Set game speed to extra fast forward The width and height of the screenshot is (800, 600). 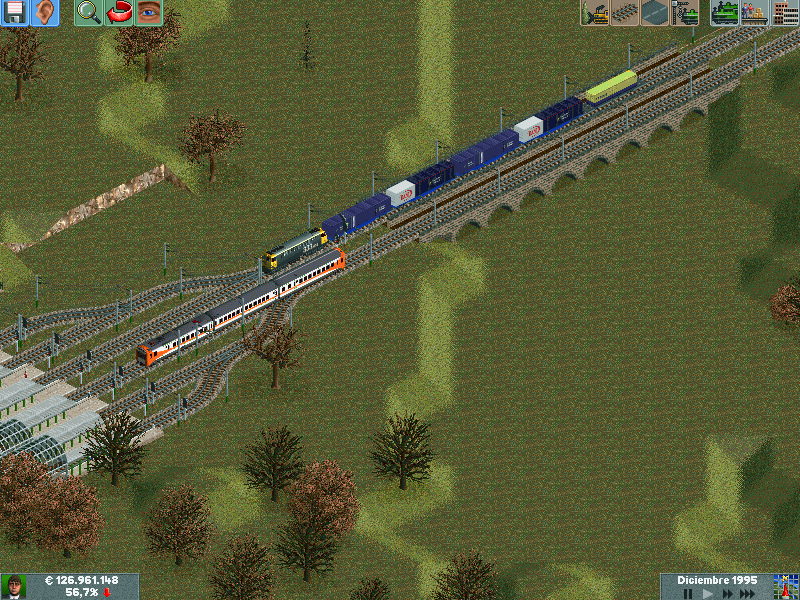(x=749, y=593)
